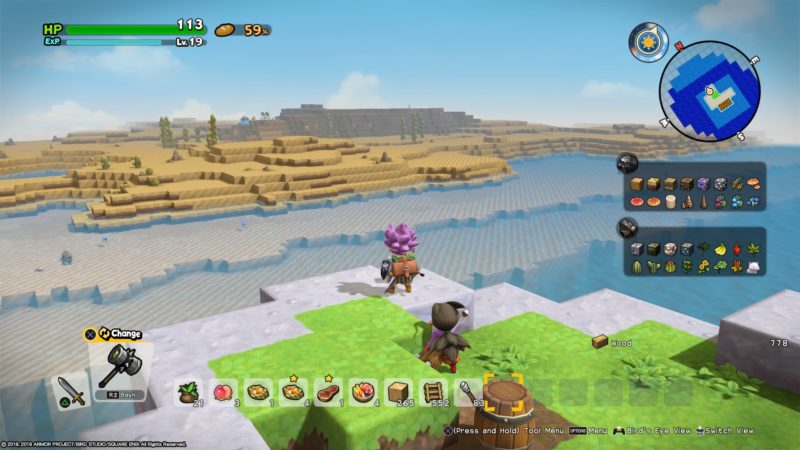Choose the purple ore block material
This screenshot has width=800, height=450.
(x=703, y=184)
